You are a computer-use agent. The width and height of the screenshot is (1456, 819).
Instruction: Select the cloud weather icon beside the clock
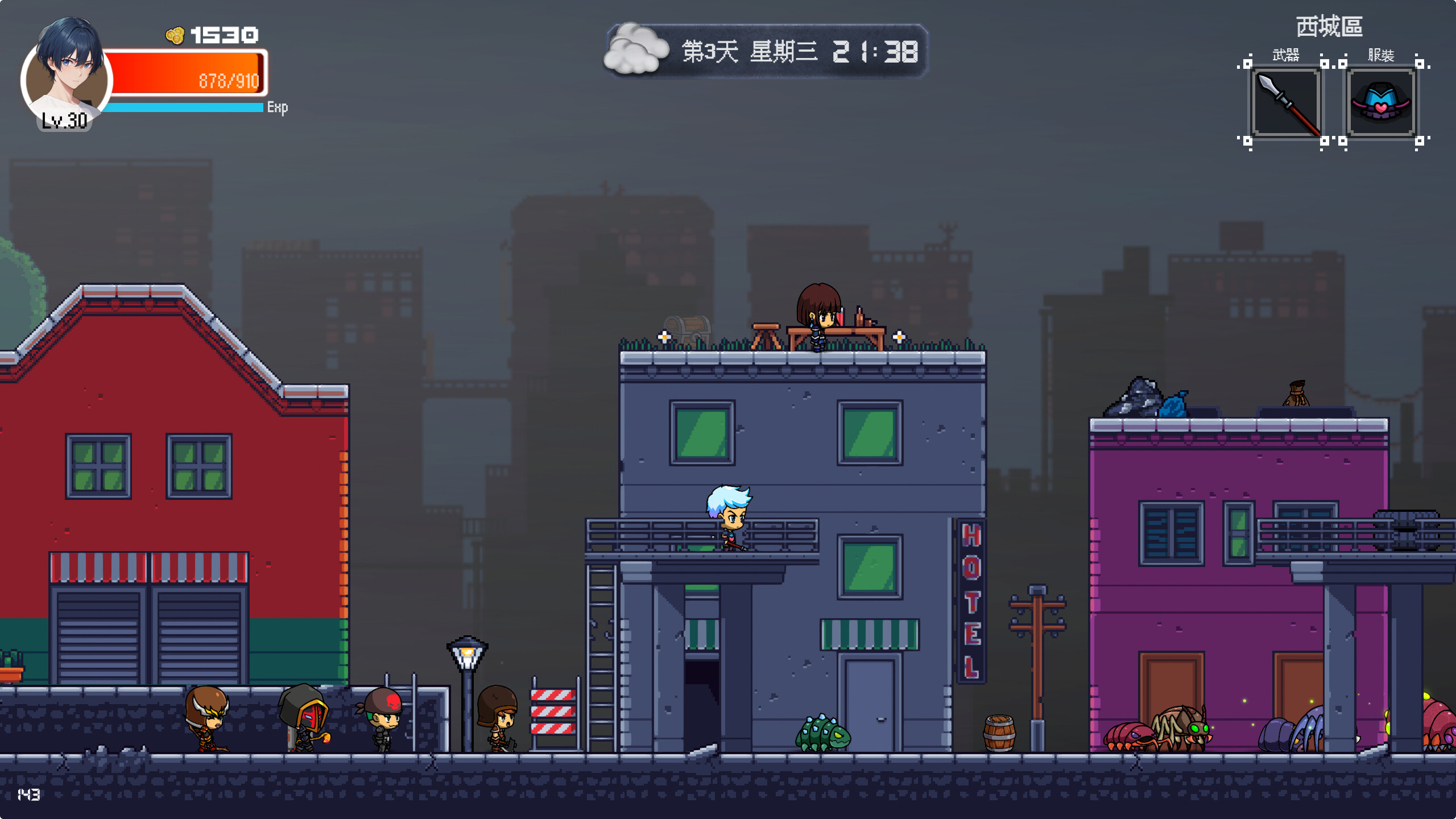click(637, 48)
